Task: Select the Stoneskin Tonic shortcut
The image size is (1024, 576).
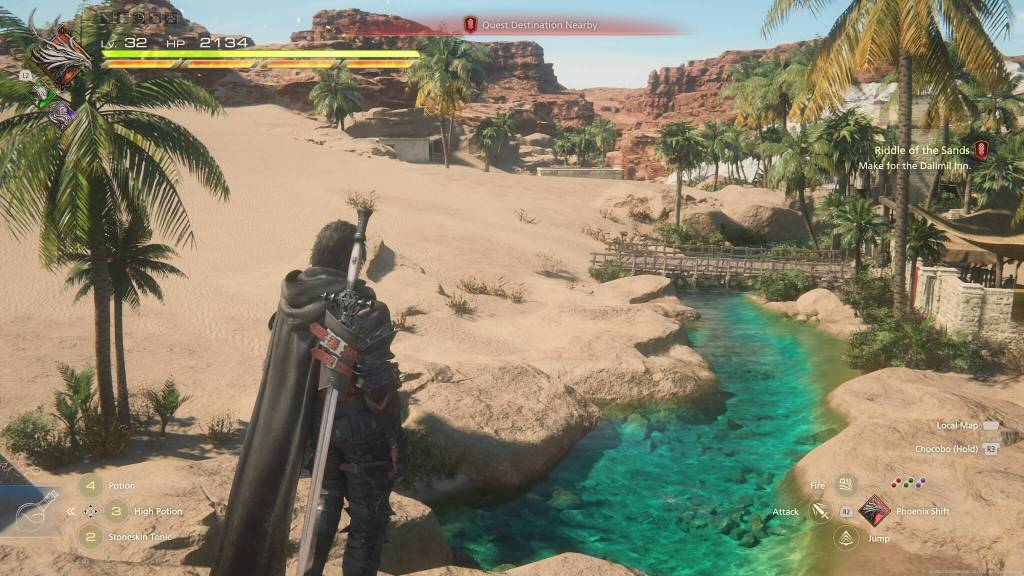Action: click(91, 537)
